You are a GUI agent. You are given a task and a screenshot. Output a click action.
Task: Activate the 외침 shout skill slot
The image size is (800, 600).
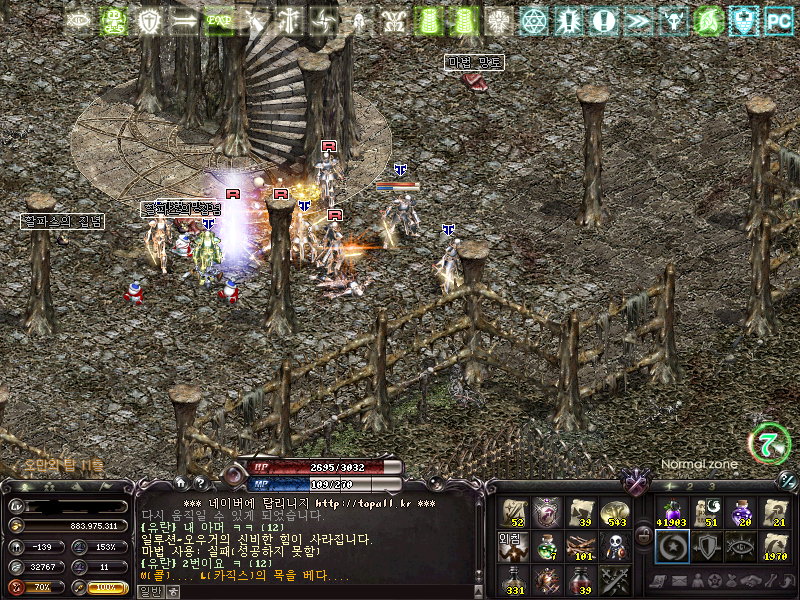tap(513, 546)
